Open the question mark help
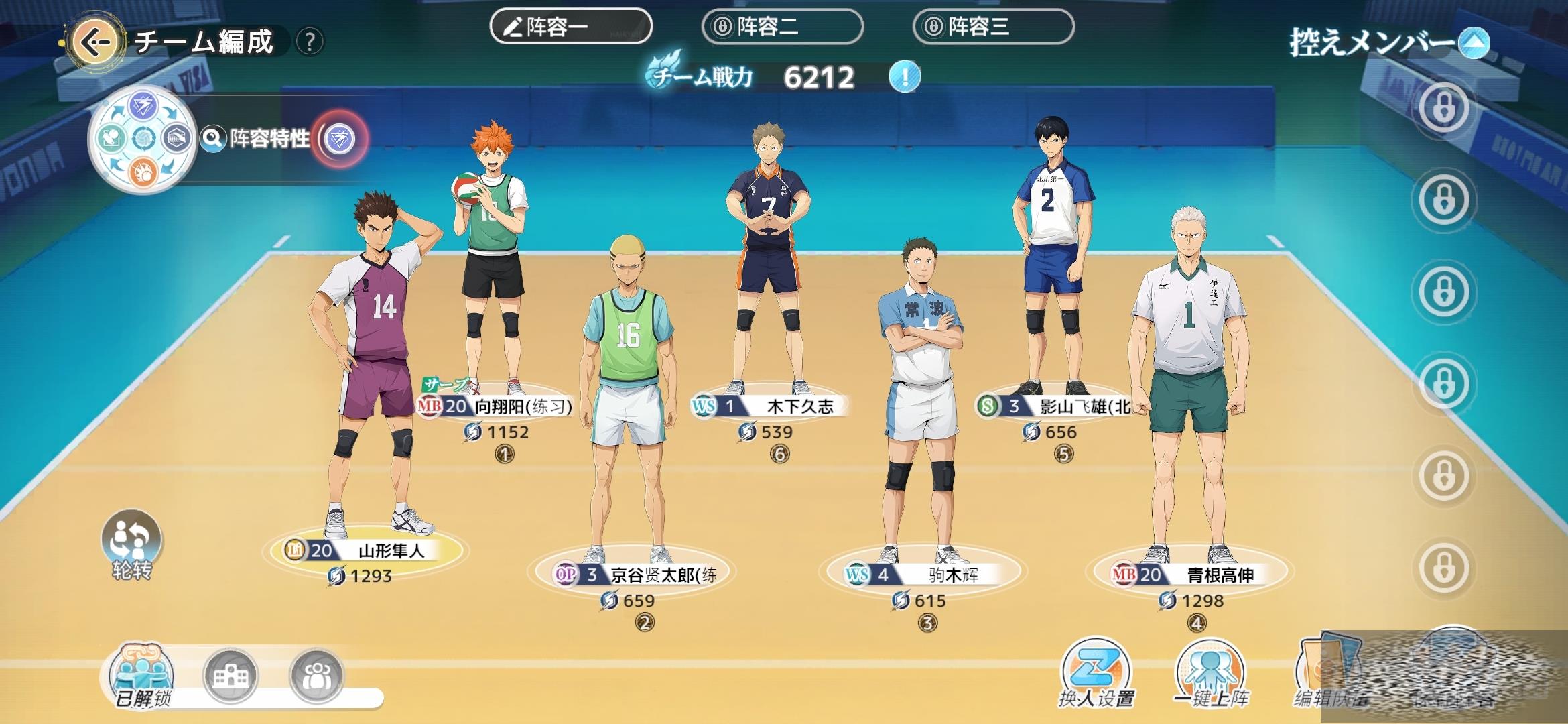Screen dimensions: 1568x724 (309, 42)
